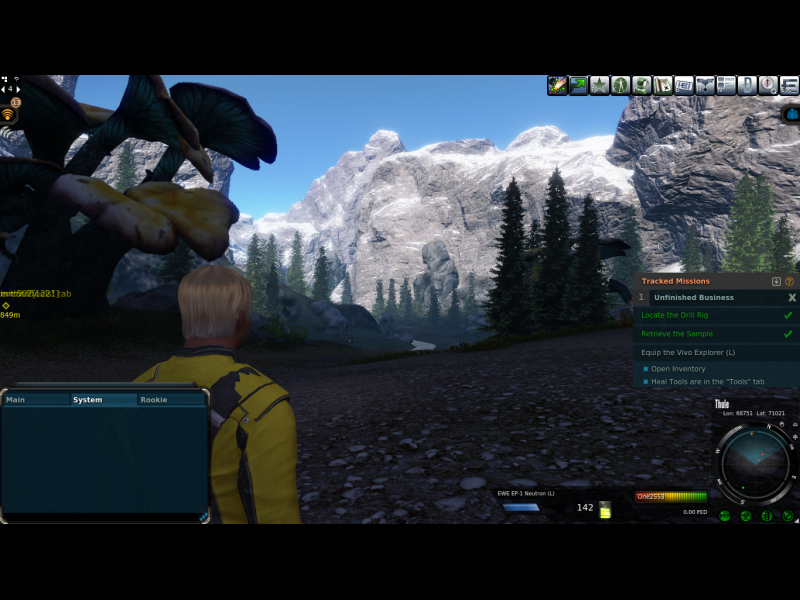Screen dimensions: 800x600
Task: Click the blue people social icon
Action: 791,114
